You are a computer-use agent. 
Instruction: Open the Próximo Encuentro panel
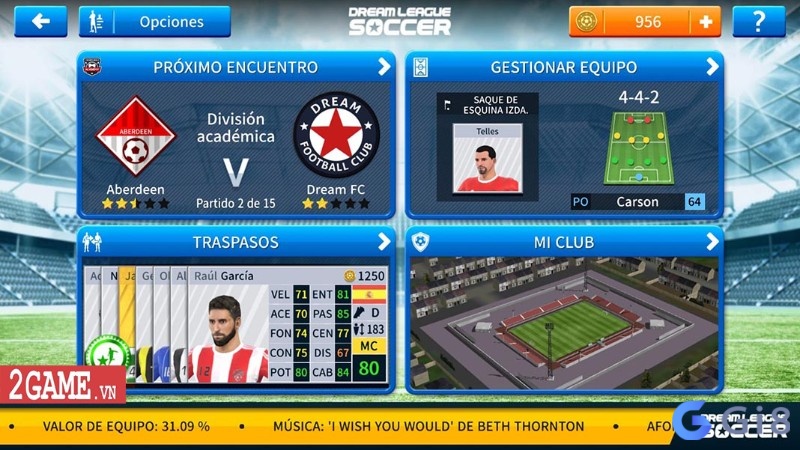tap(236, 68)
